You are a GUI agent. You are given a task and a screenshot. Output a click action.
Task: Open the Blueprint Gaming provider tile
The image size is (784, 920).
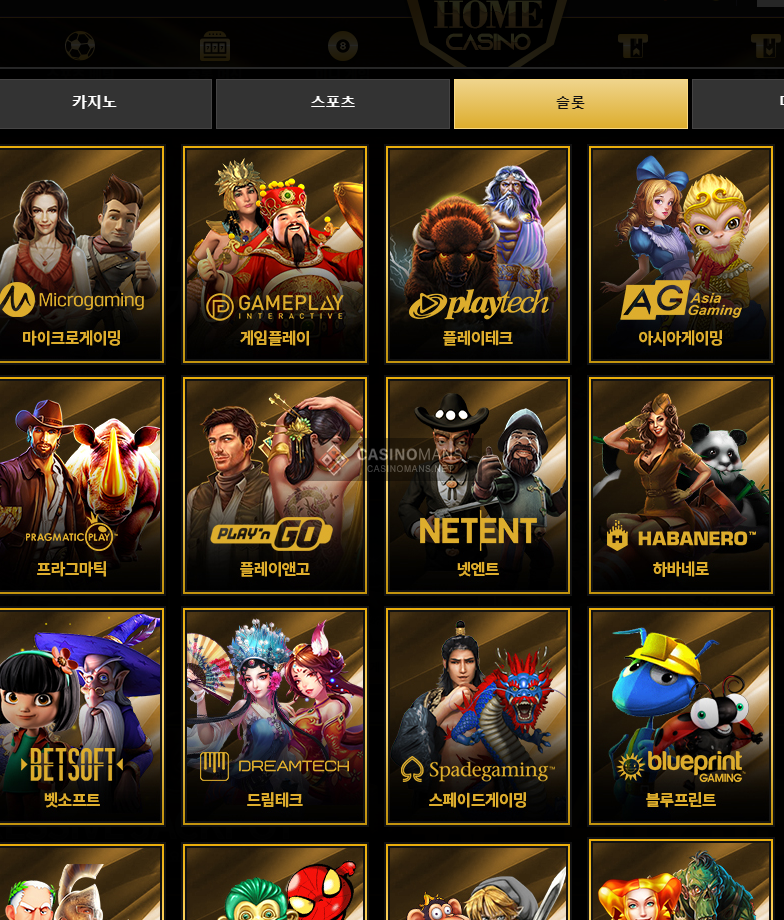tap(681, 715)
